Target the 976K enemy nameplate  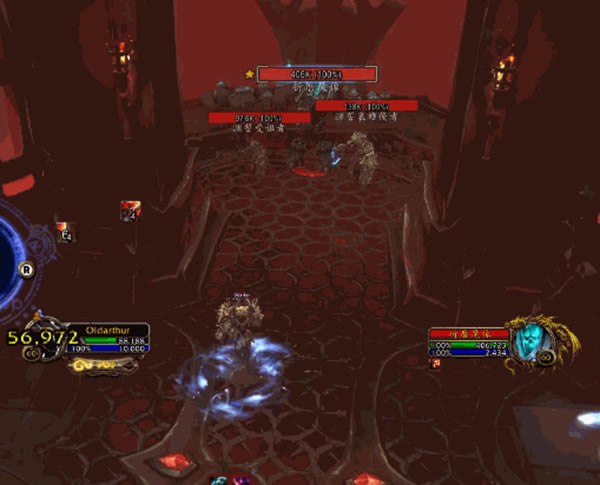259,117
